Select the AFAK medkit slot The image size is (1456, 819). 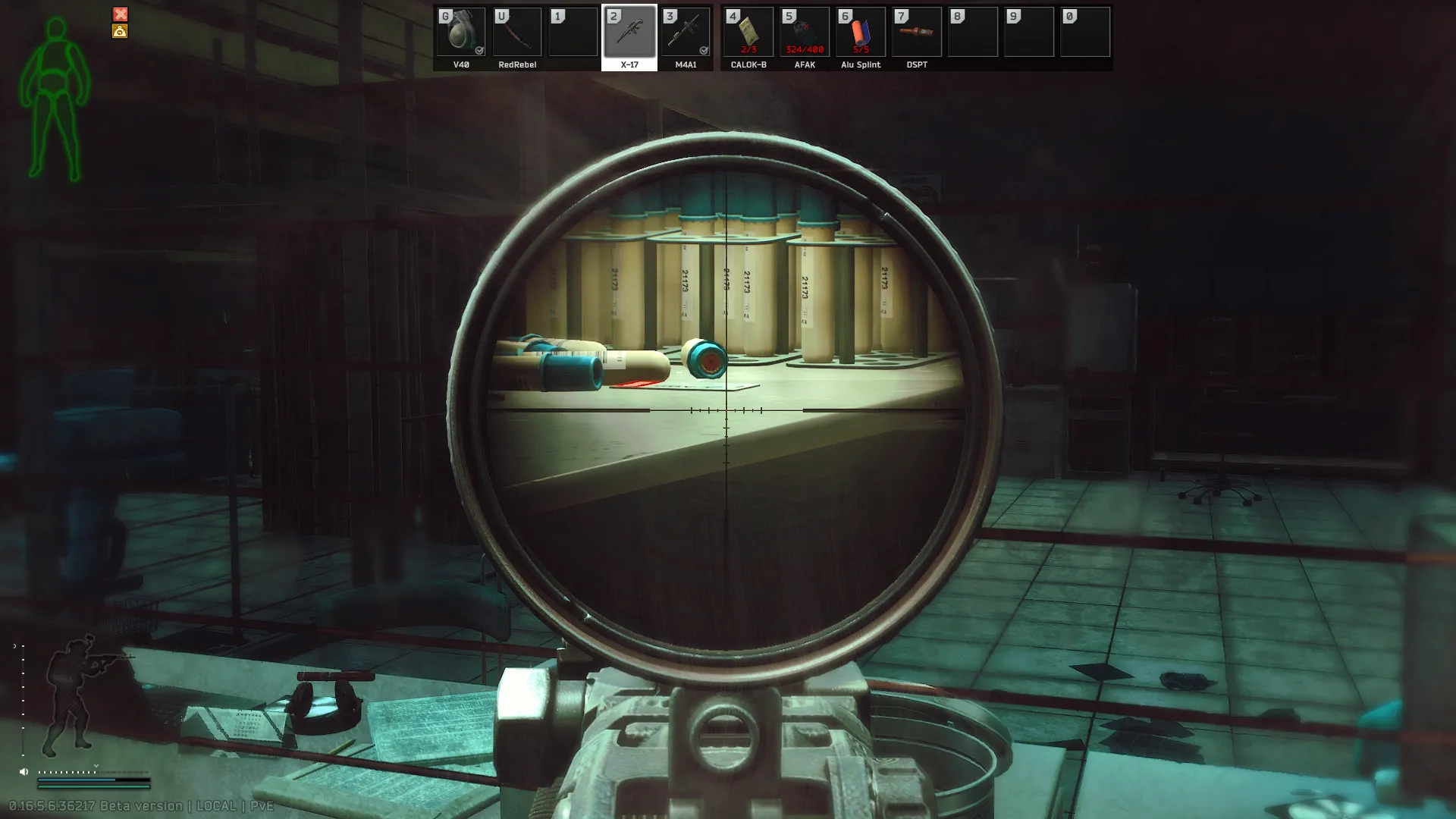click(805, 33)
